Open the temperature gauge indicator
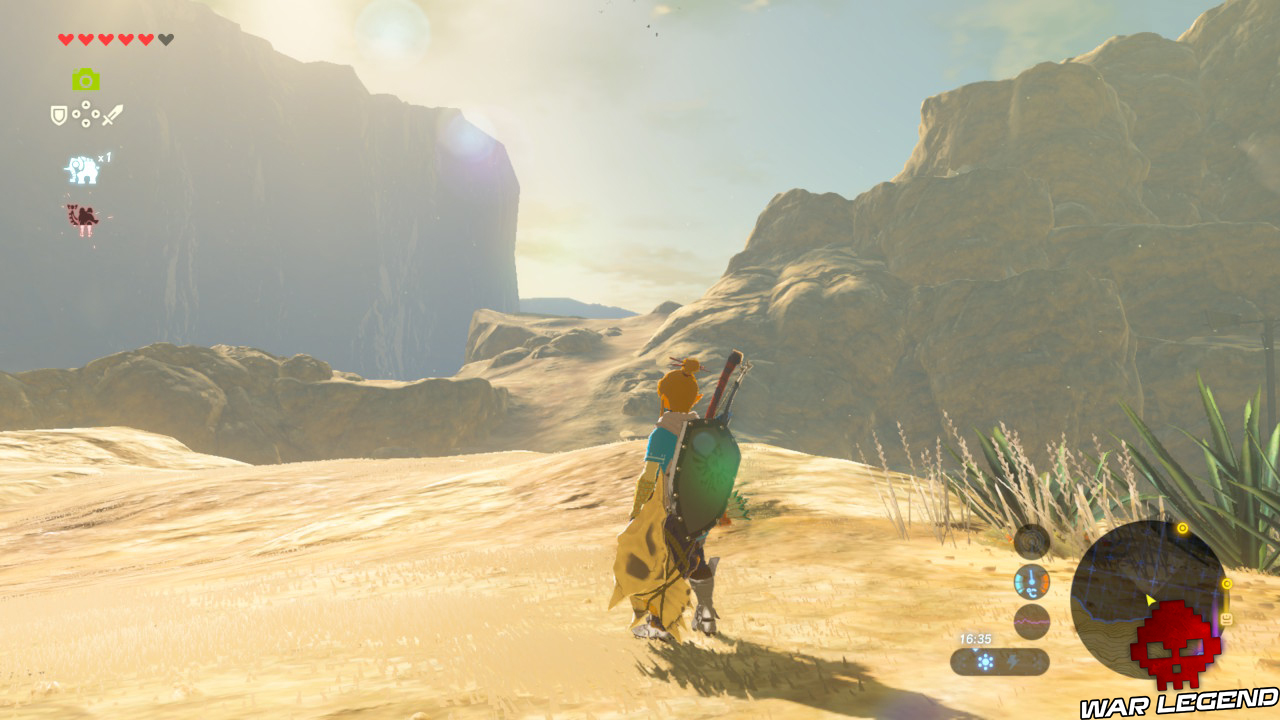1280x720 pixels. [x=1031, y=582]
